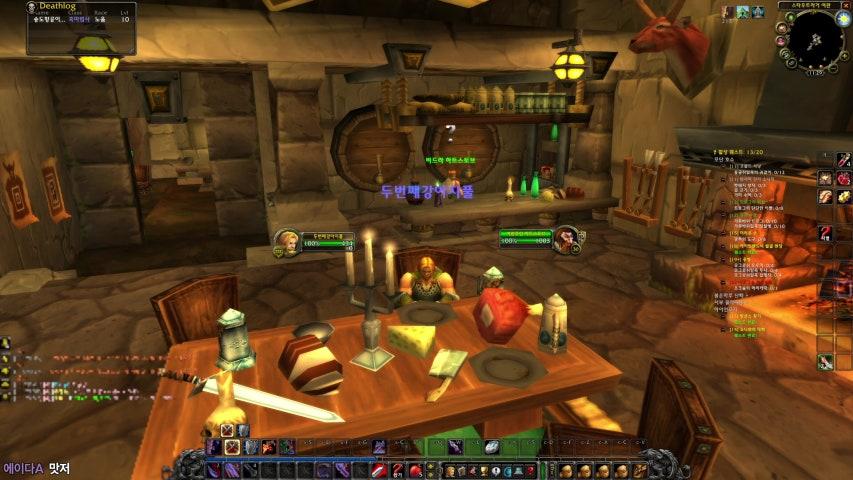Use the white stone item slot
853x480 pixels.
click(492, 447)
